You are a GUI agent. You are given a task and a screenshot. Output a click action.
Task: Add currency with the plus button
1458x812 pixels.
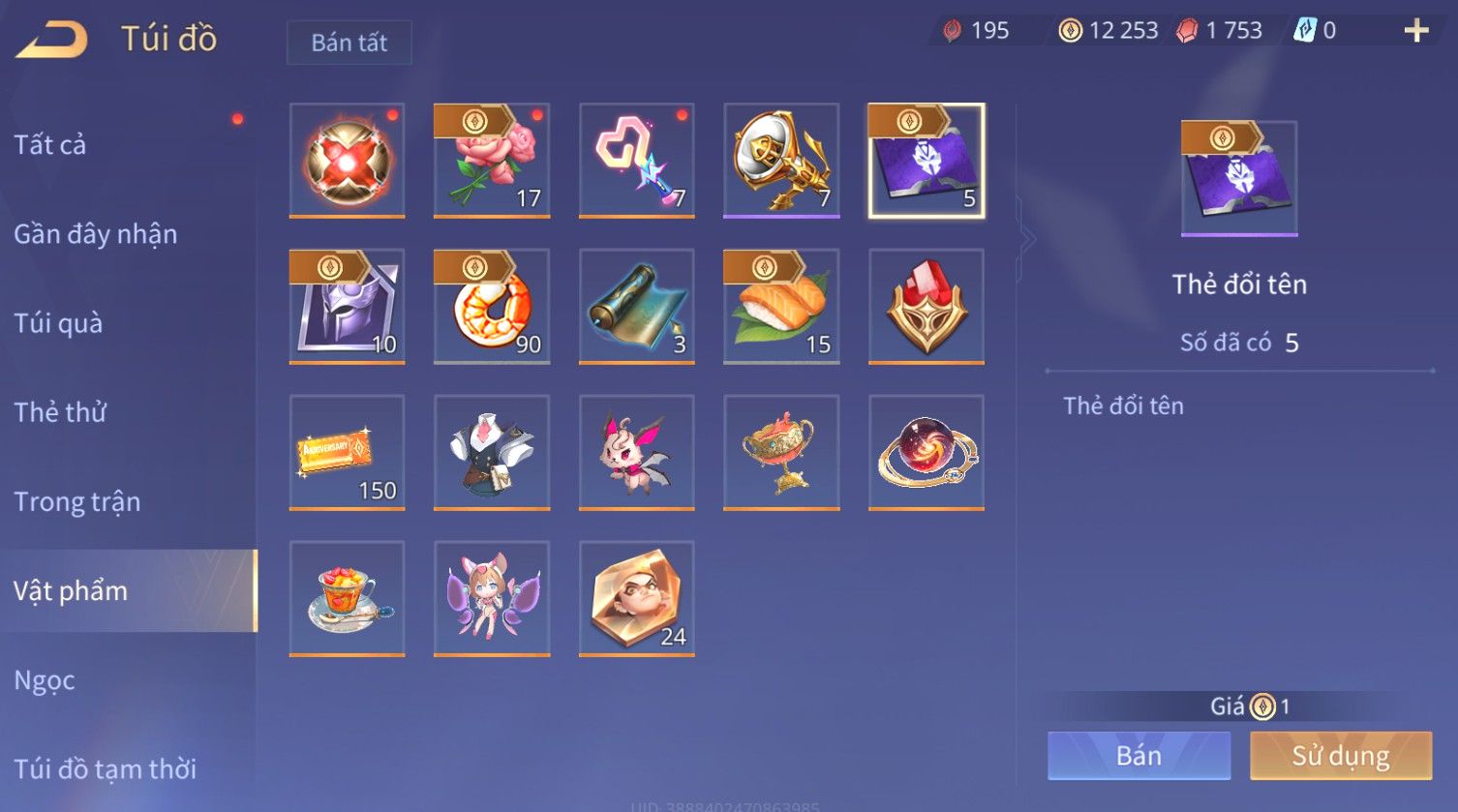[x=1416, y=31]
